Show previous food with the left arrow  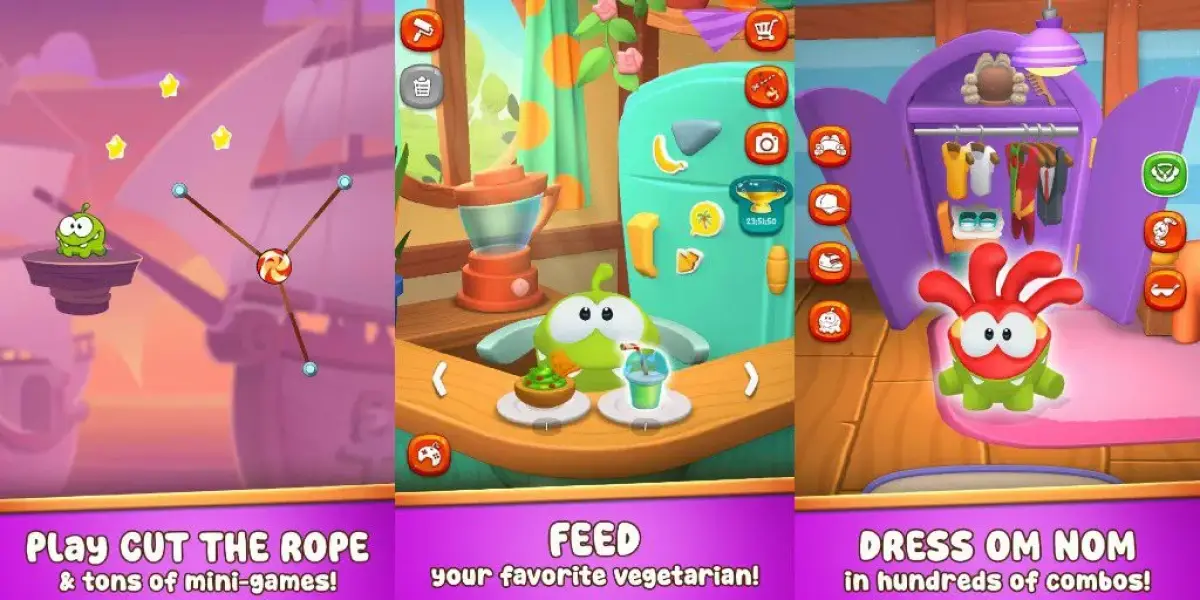(x=438, y=379)
